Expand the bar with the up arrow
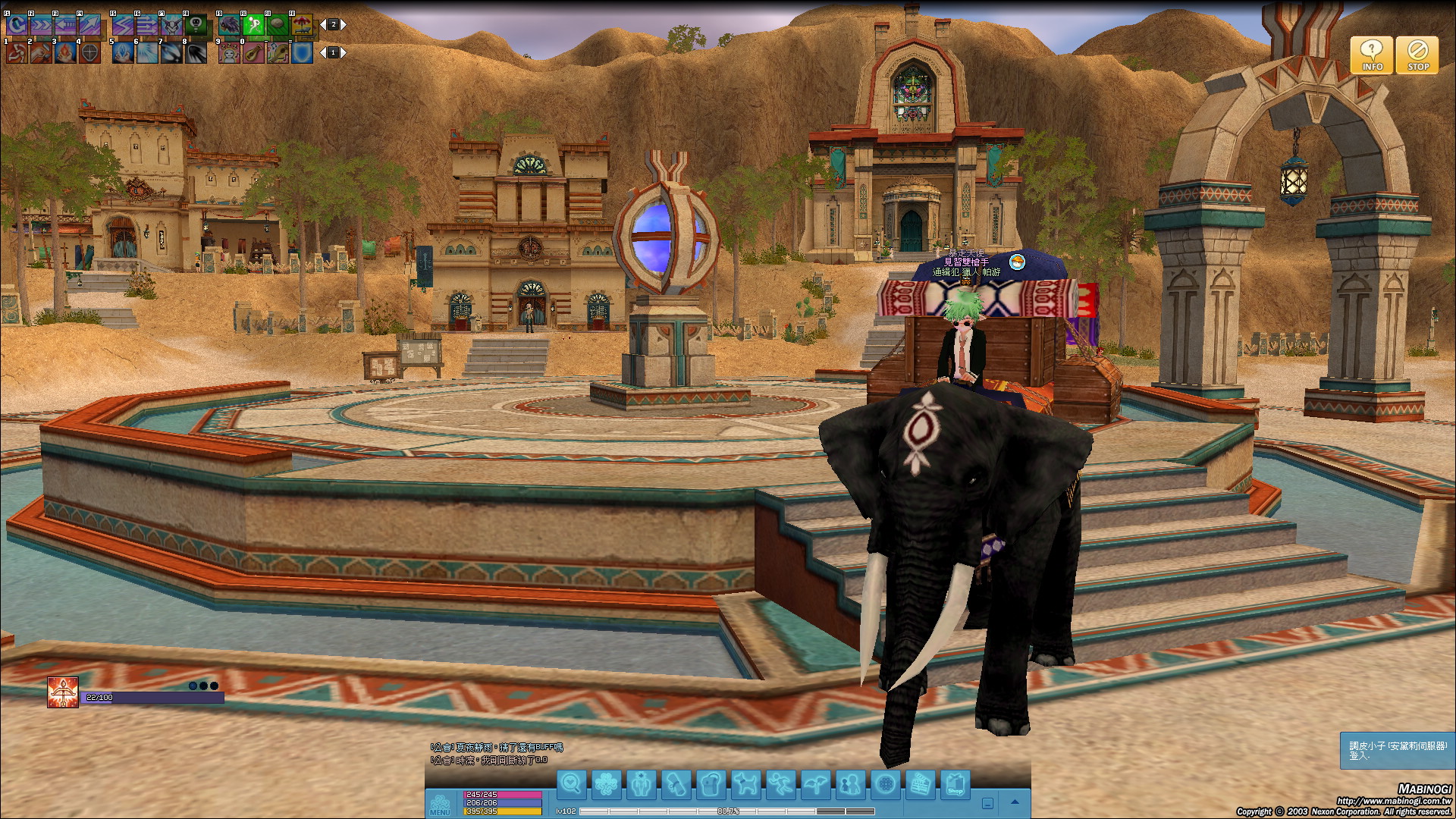Viewport: 1456px width, 819px height. point(1015,802)
